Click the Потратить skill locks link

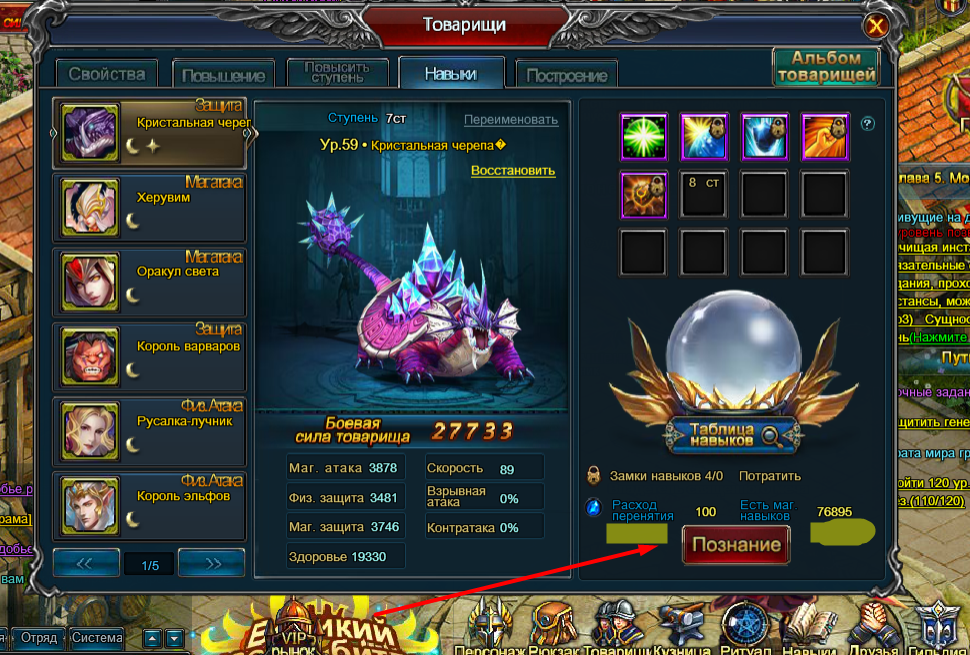769,476
